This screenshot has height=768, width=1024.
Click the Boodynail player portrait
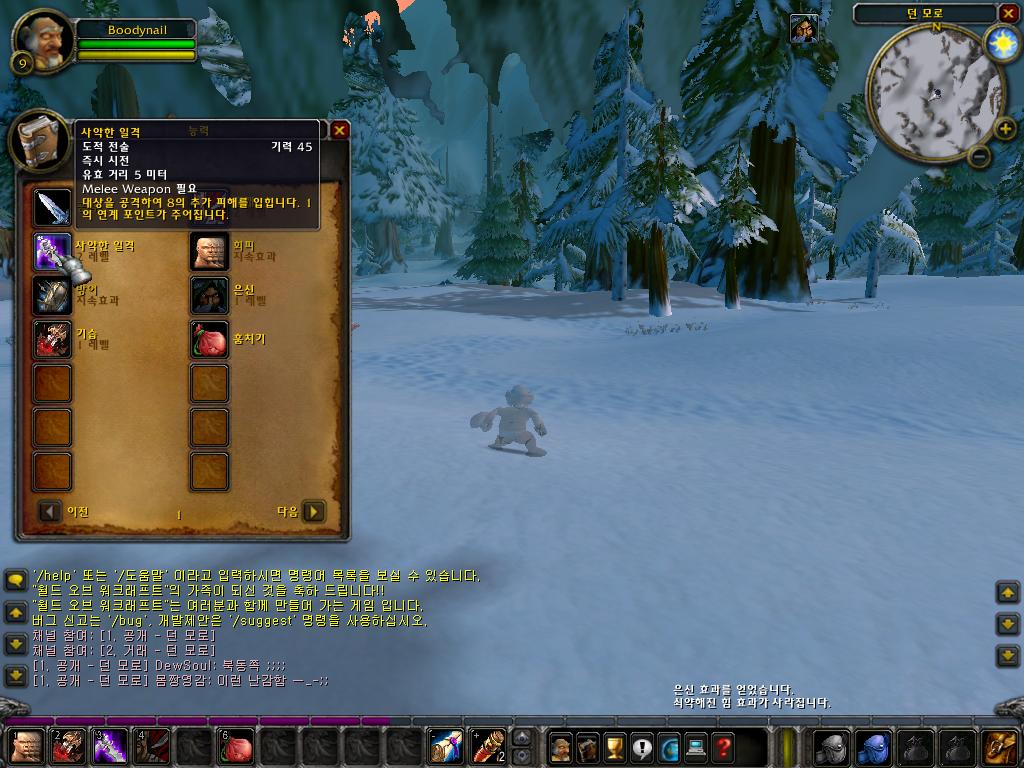point(42,40)
